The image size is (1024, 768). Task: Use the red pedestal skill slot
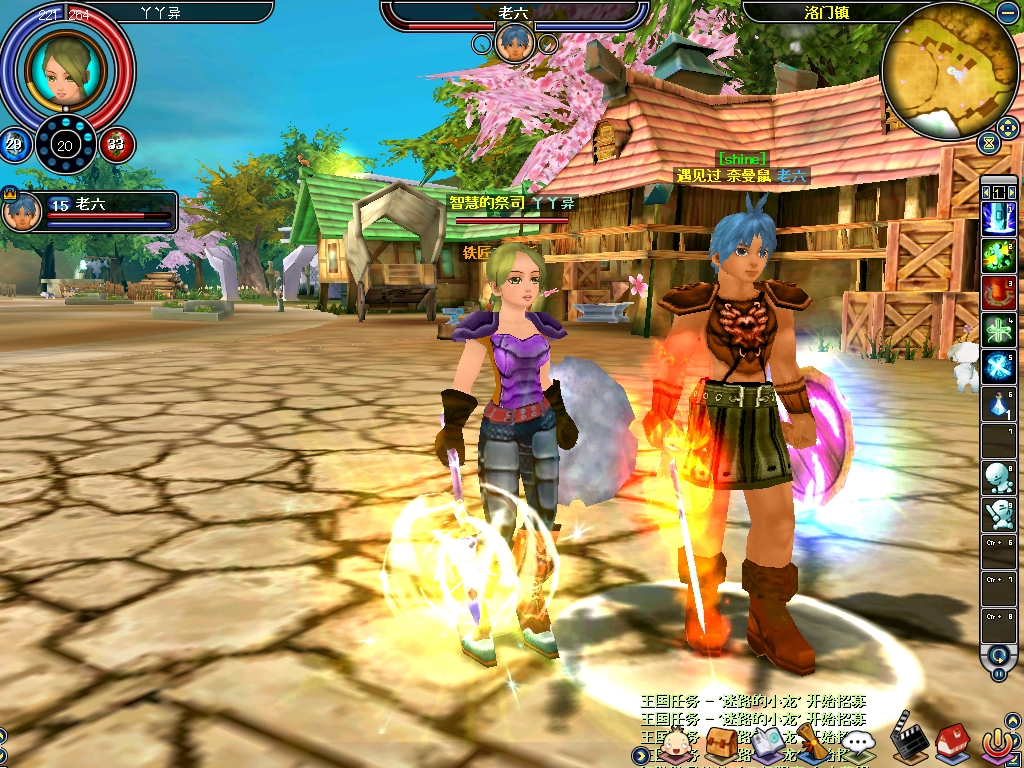tap(998, 291)
